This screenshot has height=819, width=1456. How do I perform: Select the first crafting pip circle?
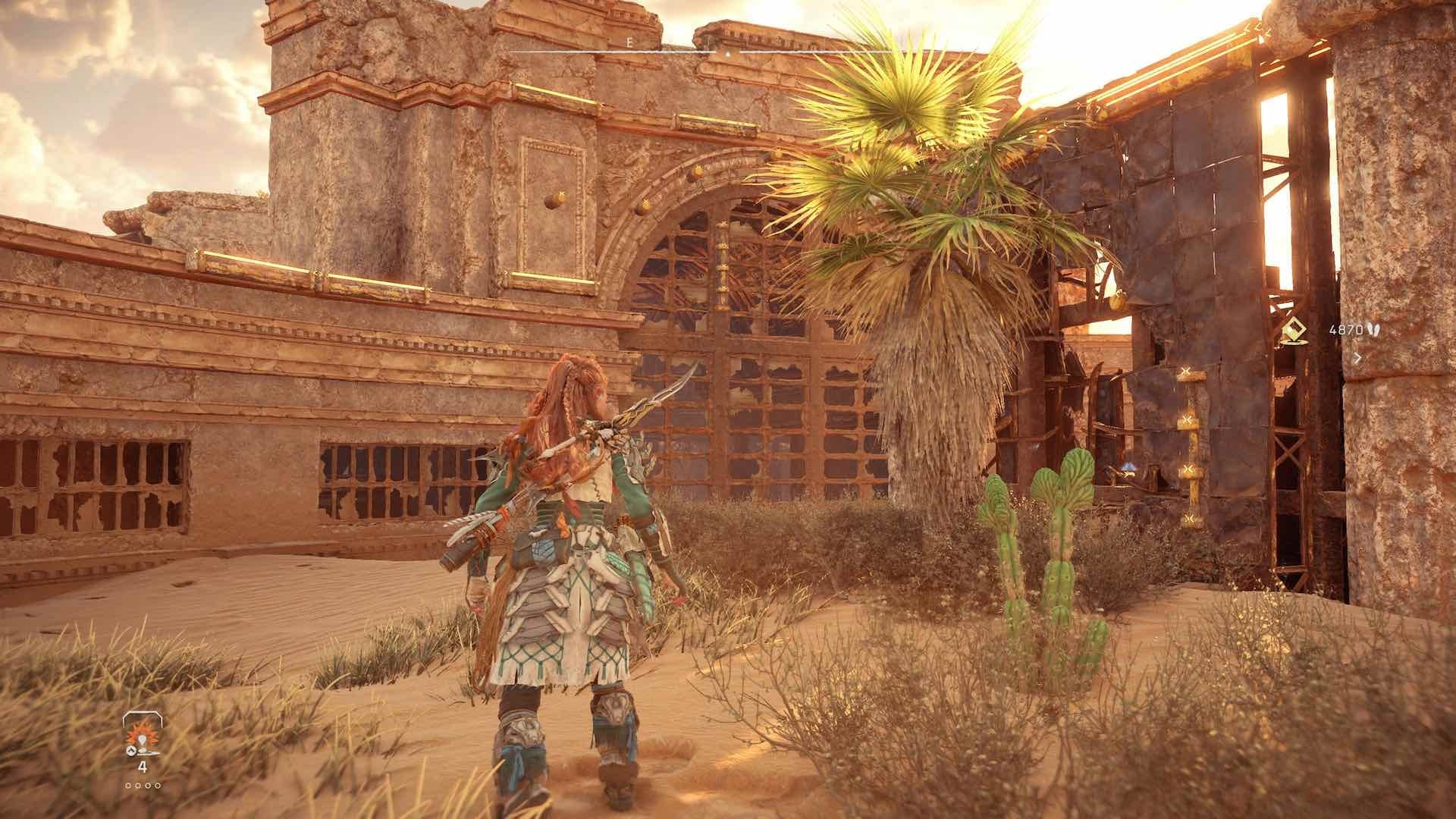[x=128, y=786]
